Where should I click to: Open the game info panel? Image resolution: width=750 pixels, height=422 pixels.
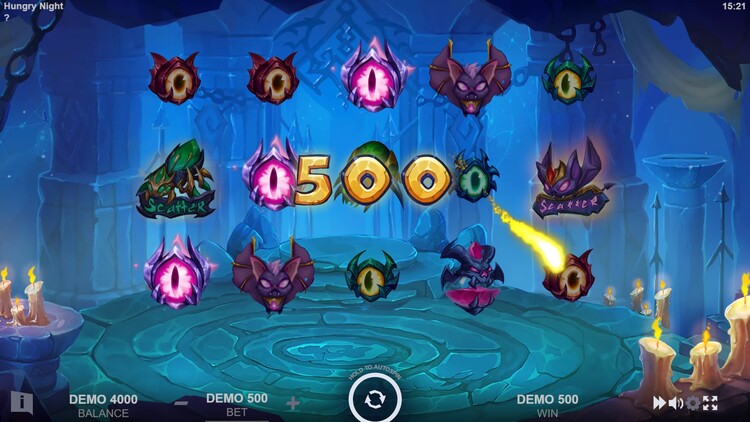21,403
